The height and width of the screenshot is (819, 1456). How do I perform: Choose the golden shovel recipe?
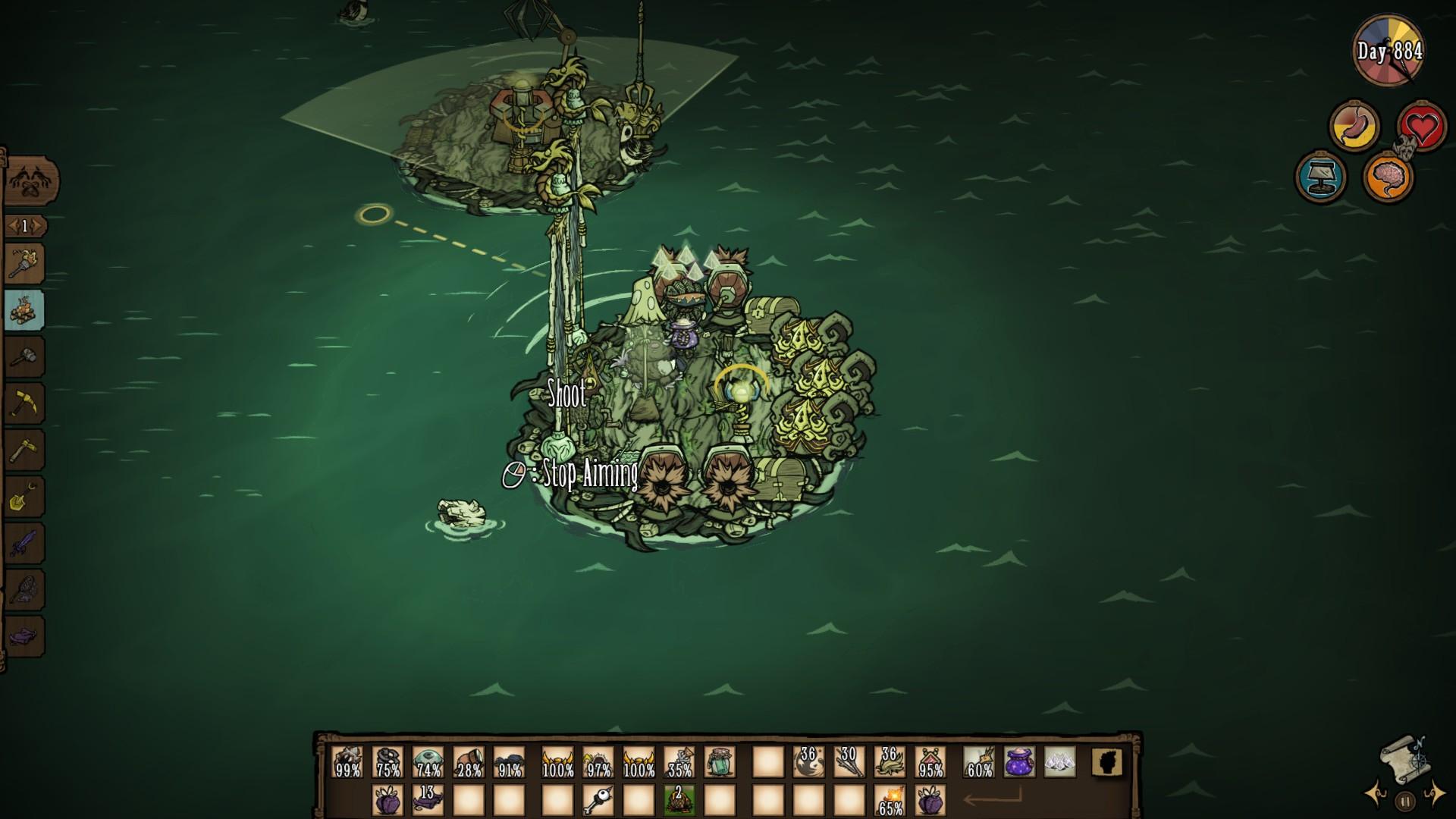[x=25, y=497]
